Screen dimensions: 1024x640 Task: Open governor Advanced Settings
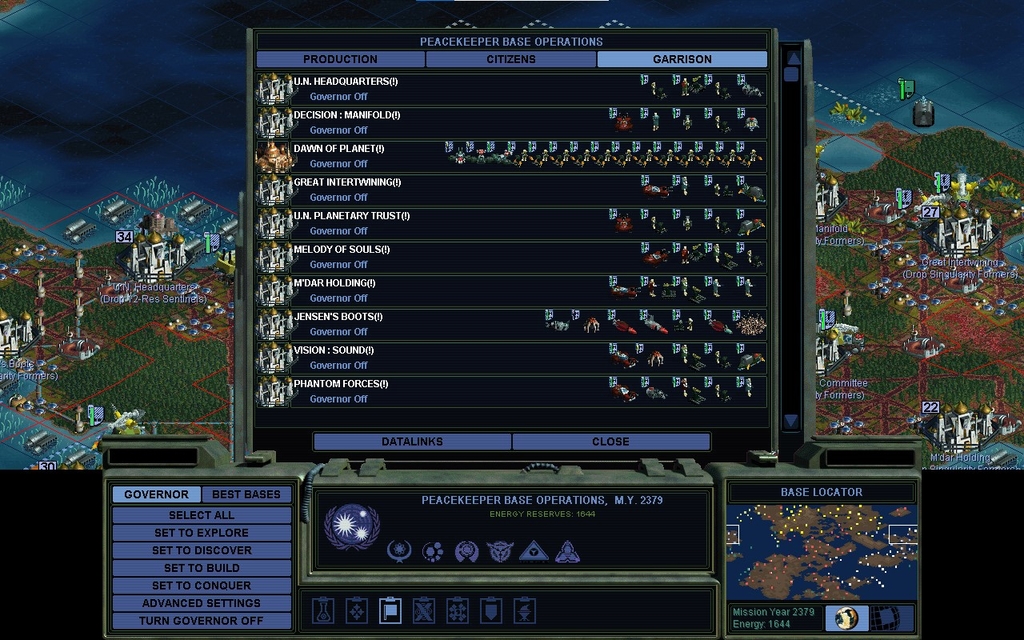[201, 603]
